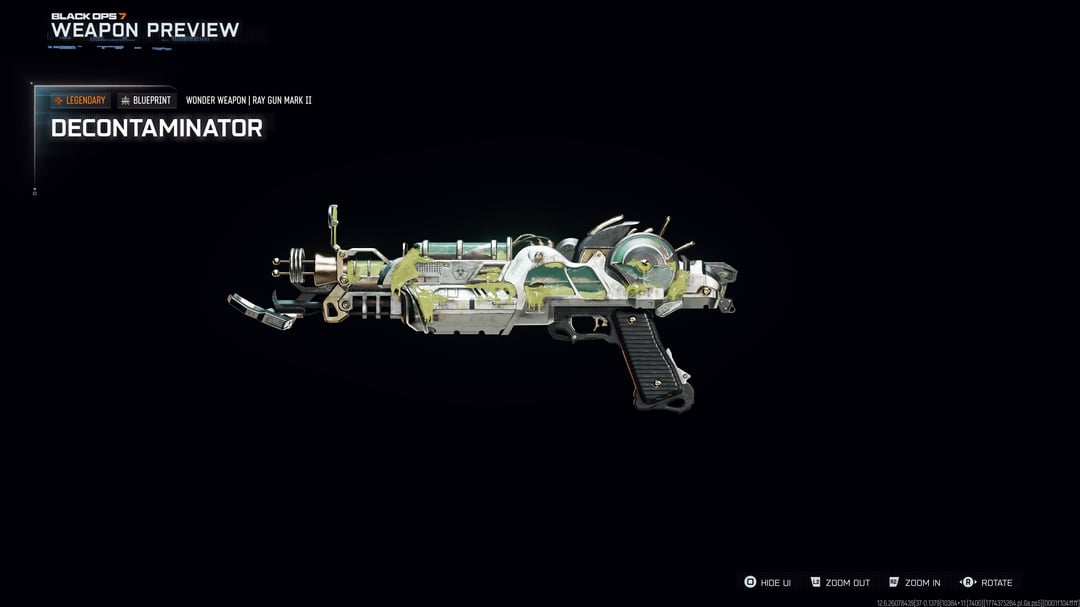Viewport: 1080px width, 607px height.
Task: Zoom out from the Decontaminator
Action: click(x=840, y=582)
